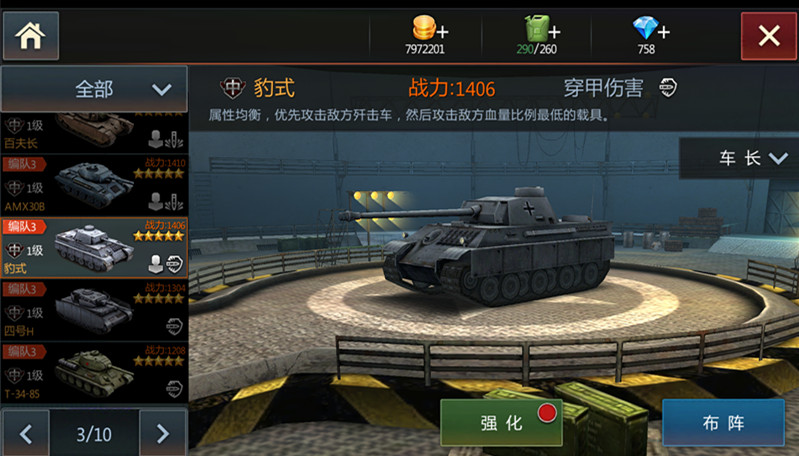
Task: Select the 豹式 tank in the list
Action: pos(94,248)
